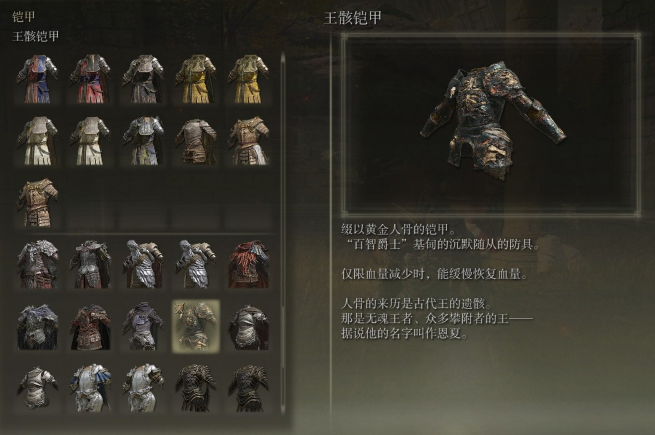The width and height of the screenshot is (655, 435).
Task: Select the half-blue half-red tabard armor
Action: [37, 79]
